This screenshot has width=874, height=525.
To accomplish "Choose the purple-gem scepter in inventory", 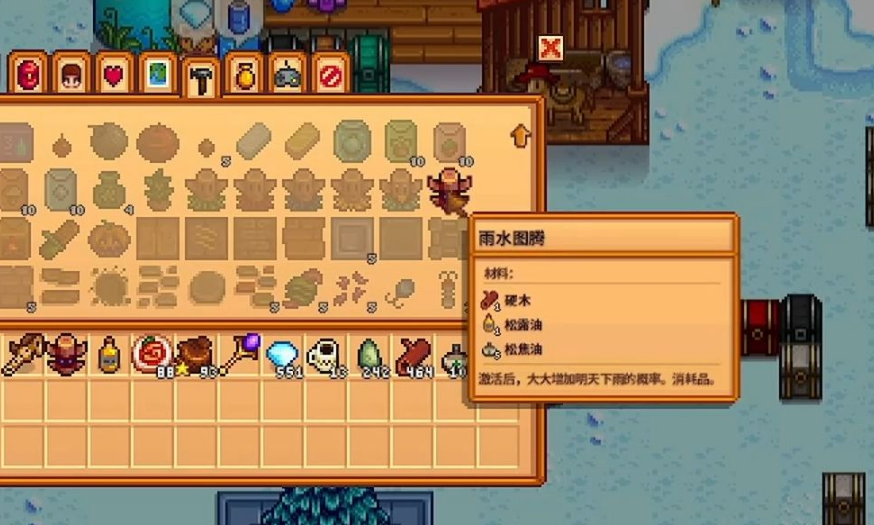I will 239,354.
